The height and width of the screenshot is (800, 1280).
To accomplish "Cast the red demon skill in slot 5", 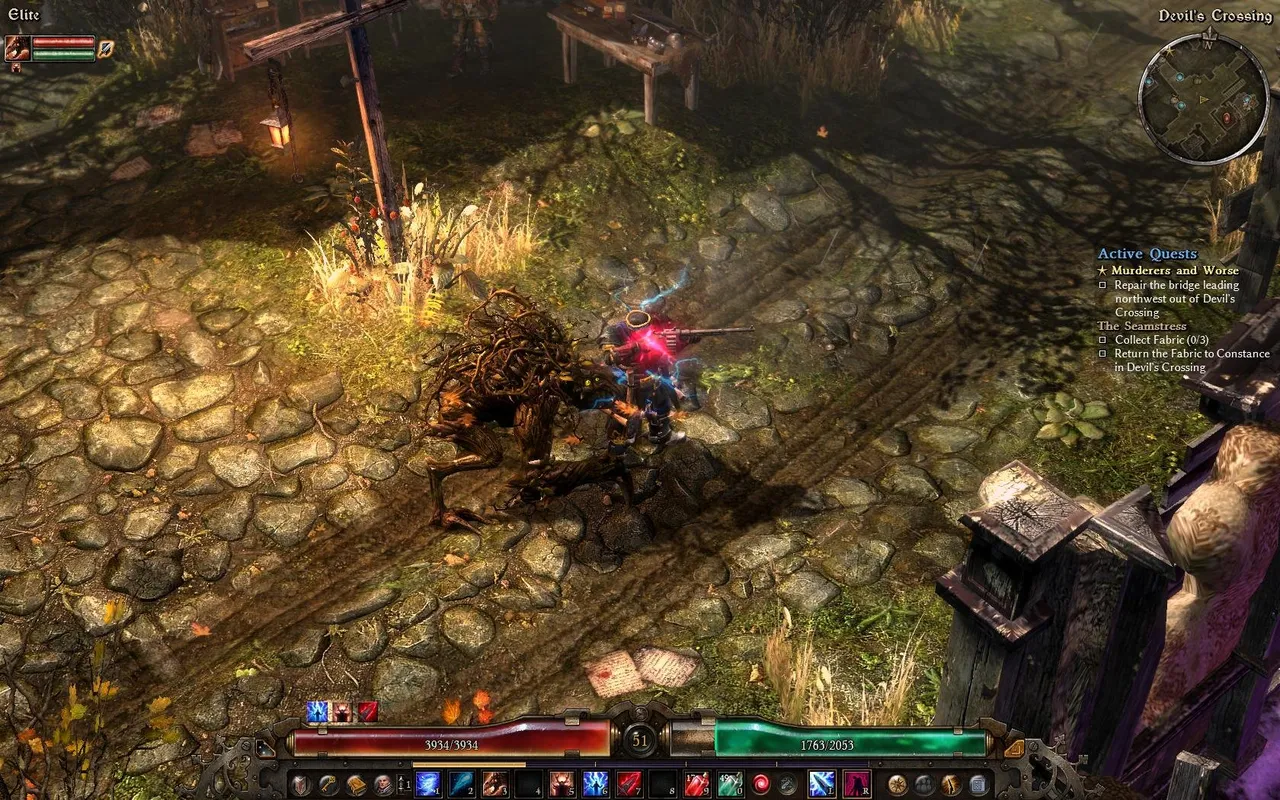I will click(x=562, y=784).
